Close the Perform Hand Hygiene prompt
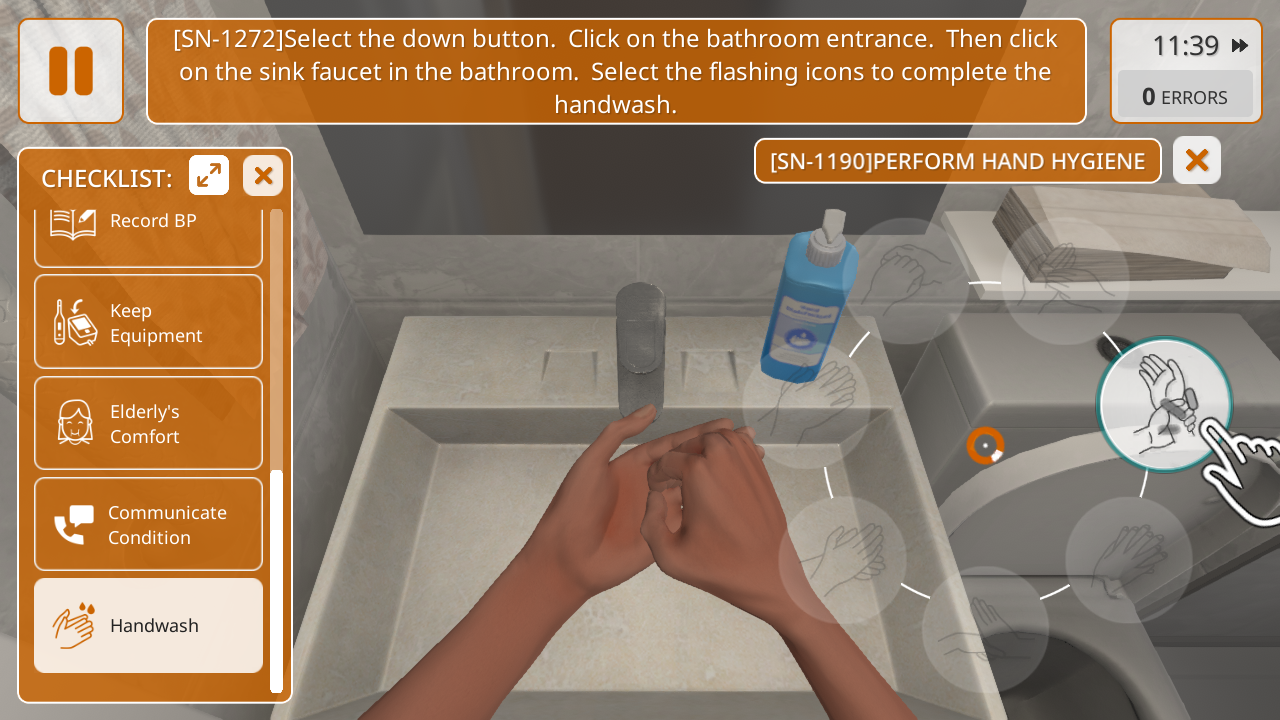Screen dimensions: 1280x720 (x=1197, y=160)
